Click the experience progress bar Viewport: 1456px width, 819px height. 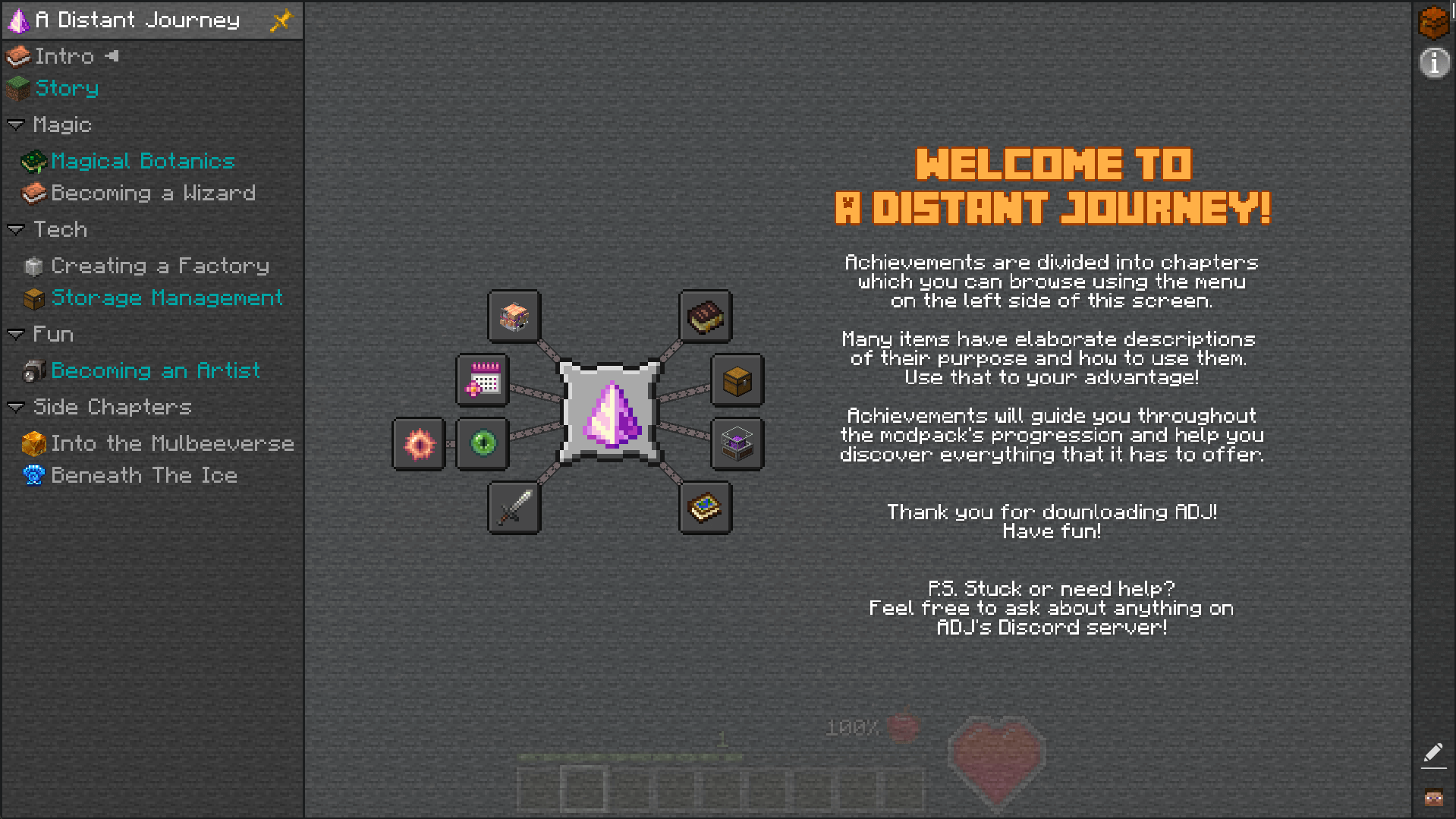630,756
